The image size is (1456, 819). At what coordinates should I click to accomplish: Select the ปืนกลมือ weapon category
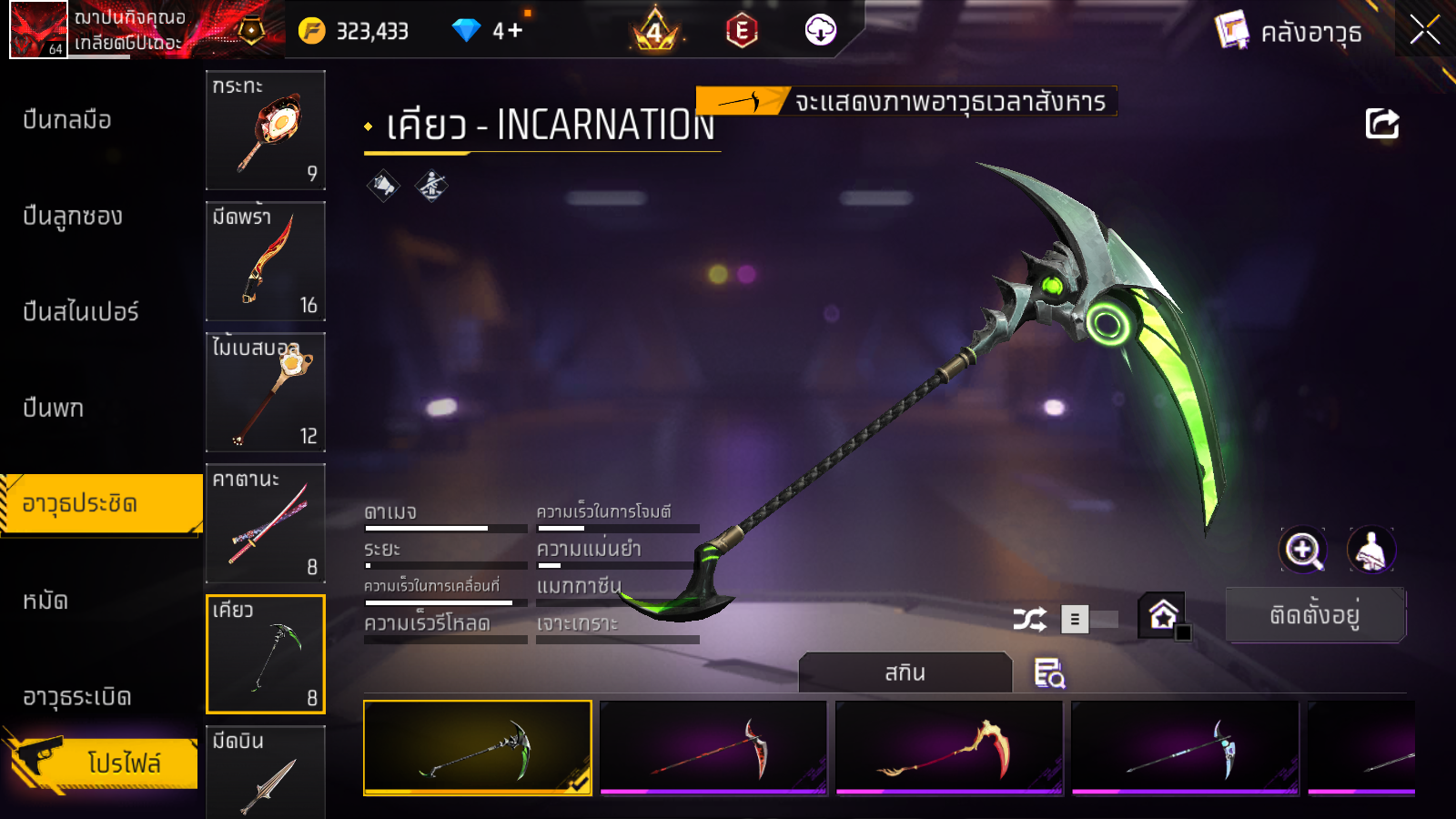67,120
